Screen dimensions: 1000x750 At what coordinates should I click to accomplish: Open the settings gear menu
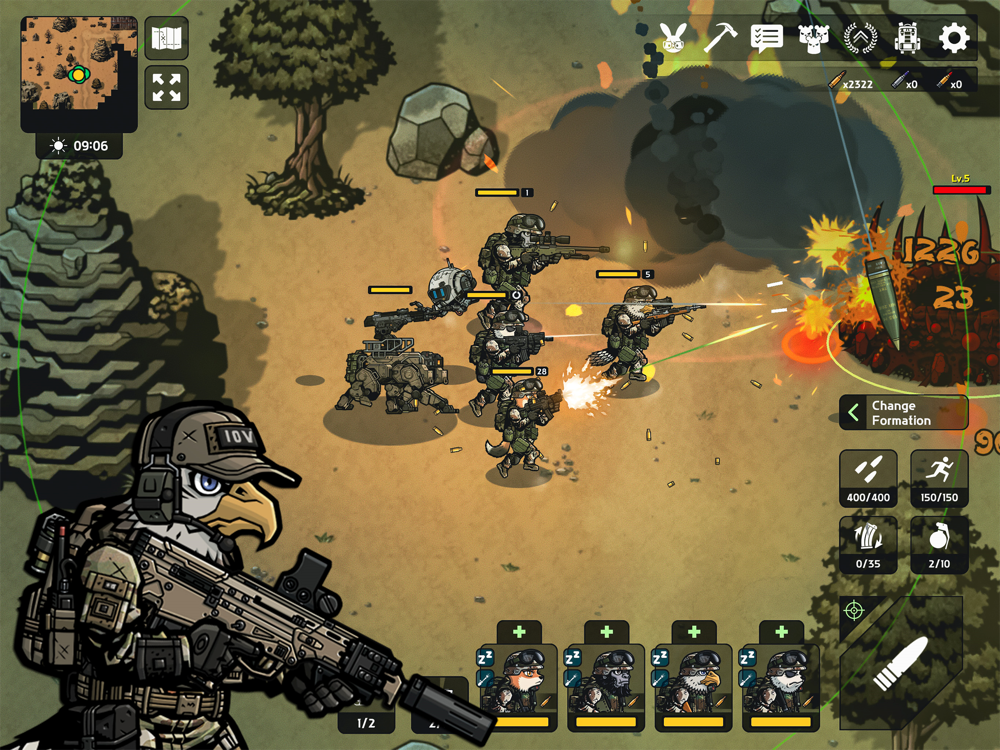pyautogui.click(x=954, y=38)
